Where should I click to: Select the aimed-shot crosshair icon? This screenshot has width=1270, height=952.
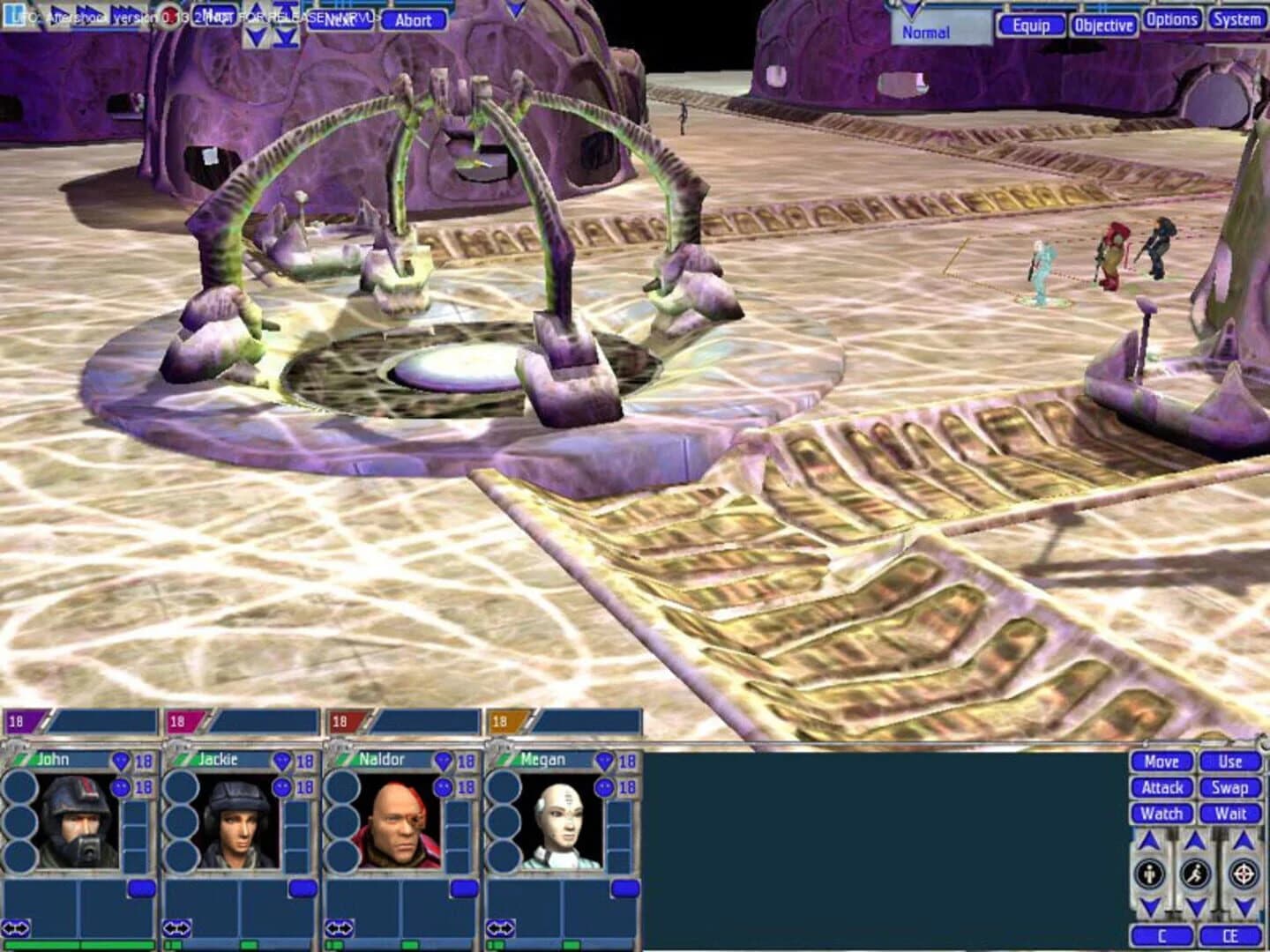tap(1242, 873)
